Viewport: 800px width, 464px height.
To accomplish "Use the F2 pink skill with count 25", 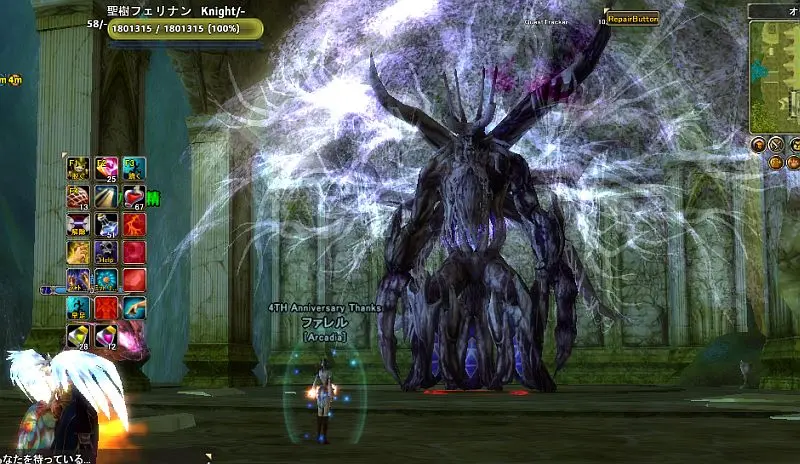I will click(x=106, y=168).
